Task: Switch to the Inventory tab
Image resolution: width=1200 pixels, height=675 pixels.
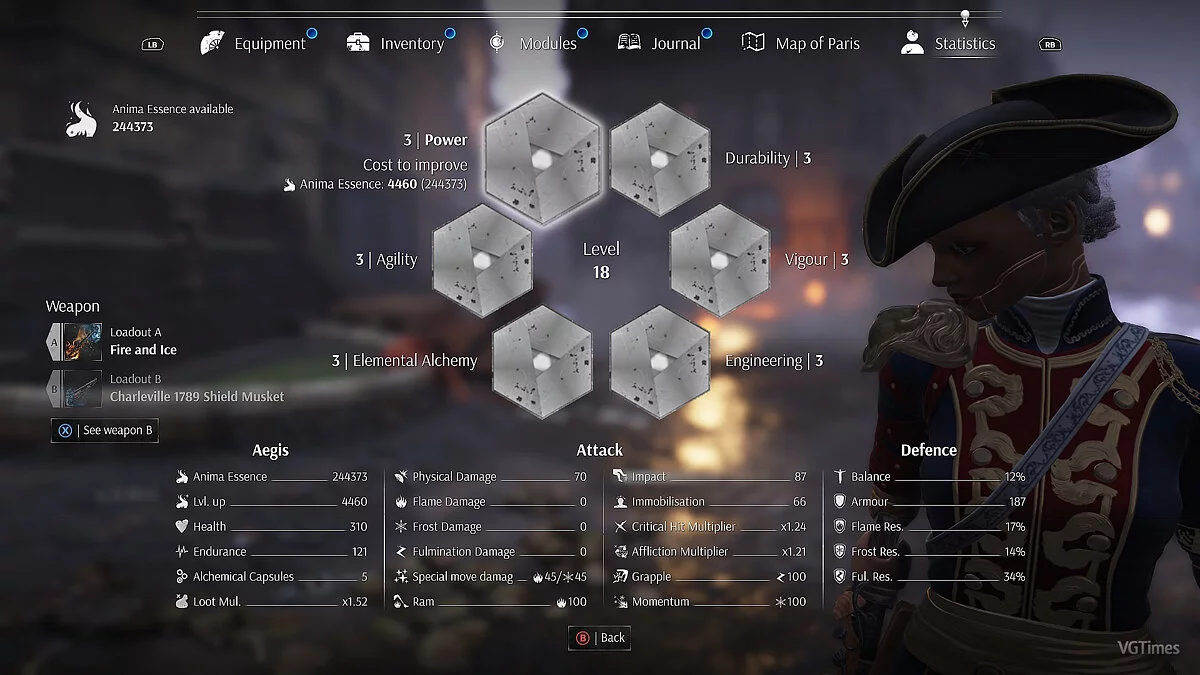Action: [x=396, y=44]
